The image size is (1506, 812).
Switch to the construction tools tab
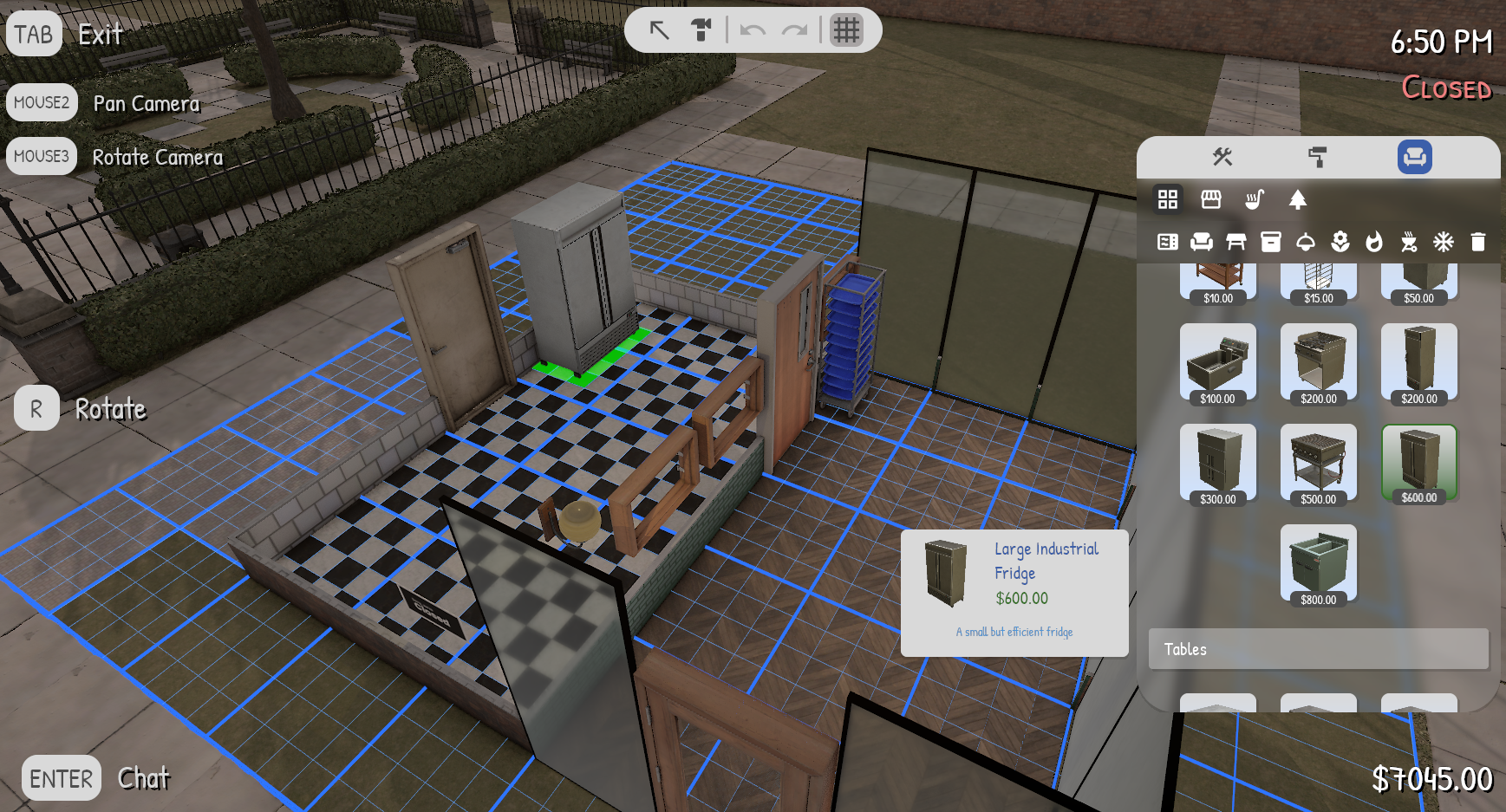point(1222,157)
